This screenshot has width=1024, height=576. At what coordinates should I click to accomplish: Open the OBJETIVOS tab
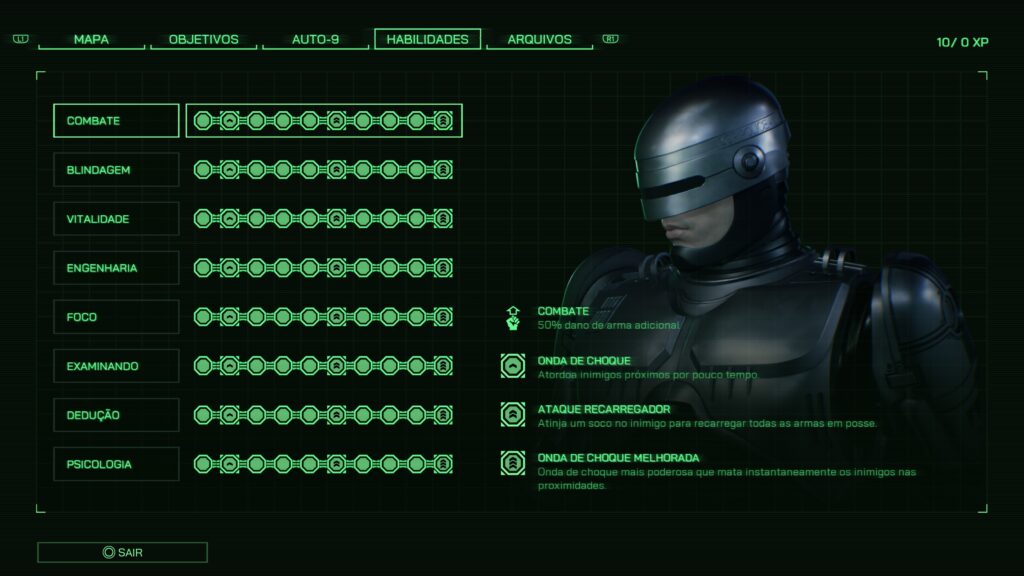pyautogui.click(x=203, y=40)
